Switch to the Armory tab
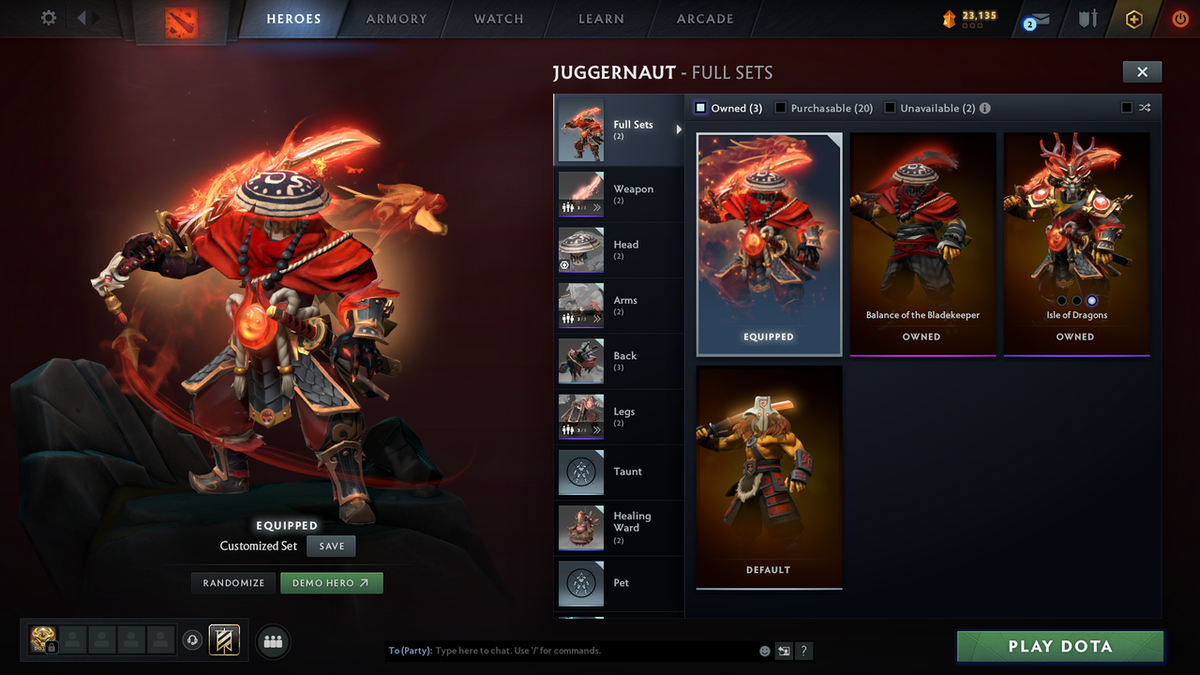The width and height of the screenshot is (1200, 675). pos(396,19)
